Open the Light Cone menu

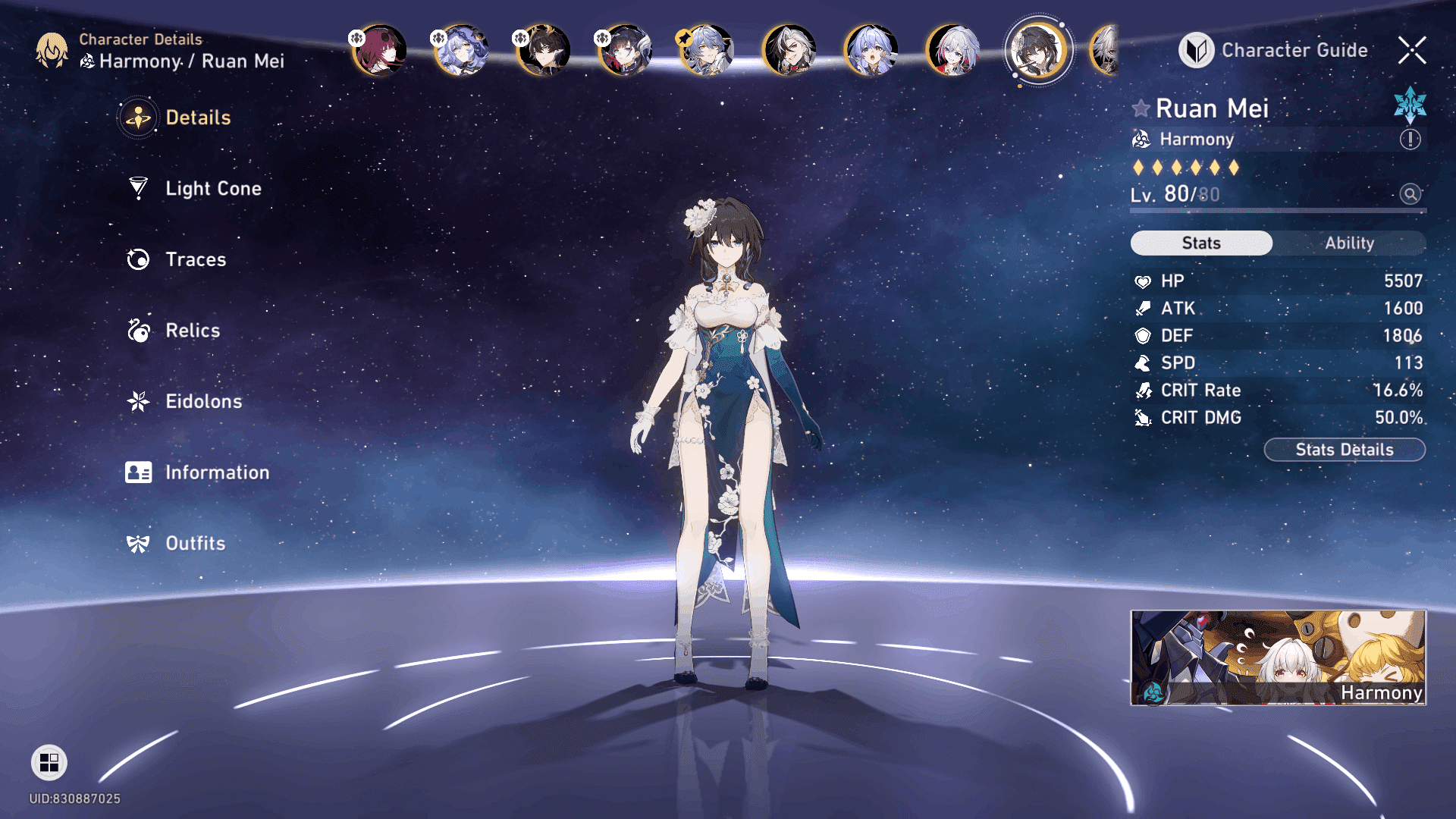tap(212, 188)
